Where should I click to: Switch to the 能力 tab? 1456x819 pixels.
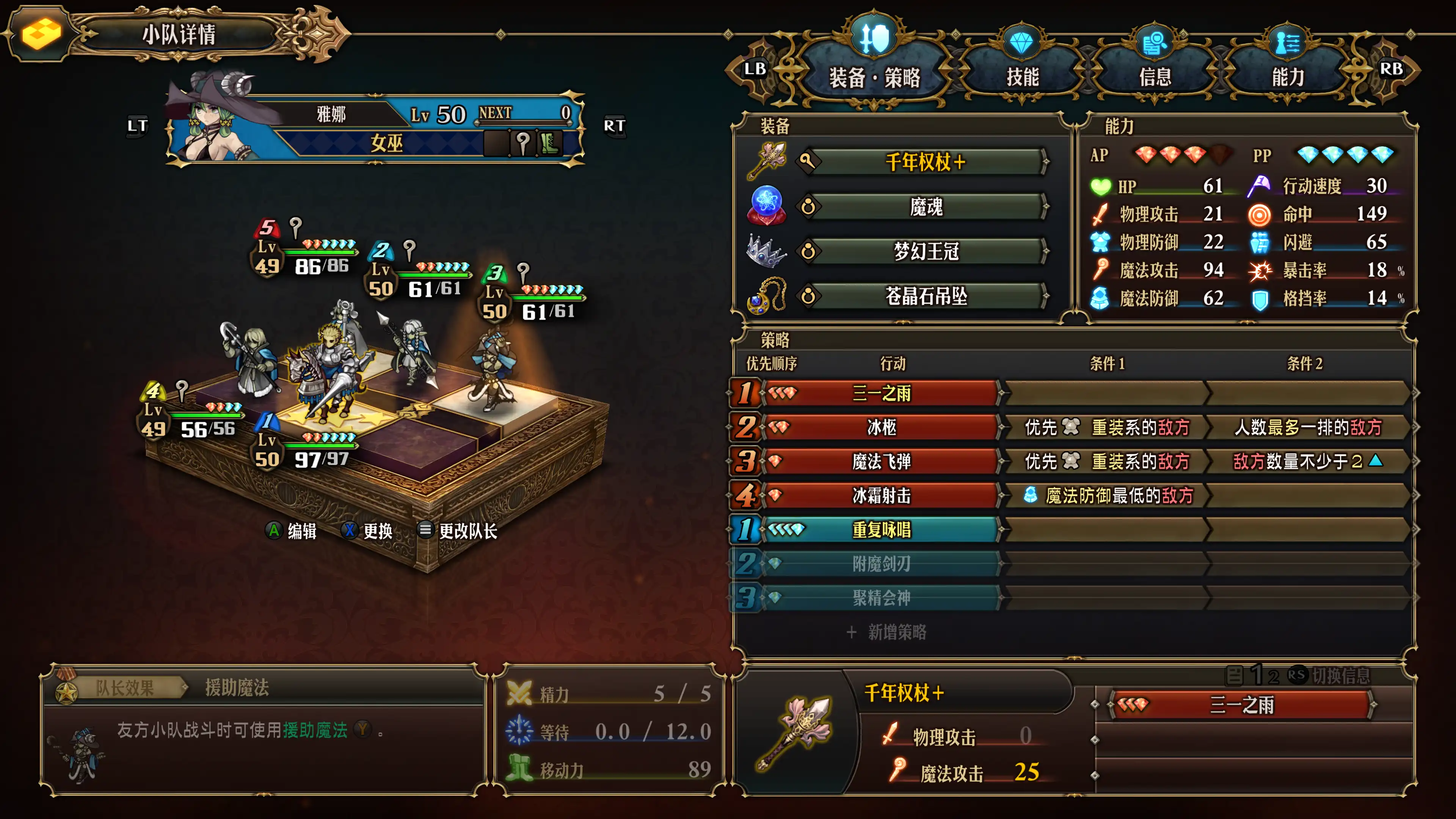coord(1288,76)
